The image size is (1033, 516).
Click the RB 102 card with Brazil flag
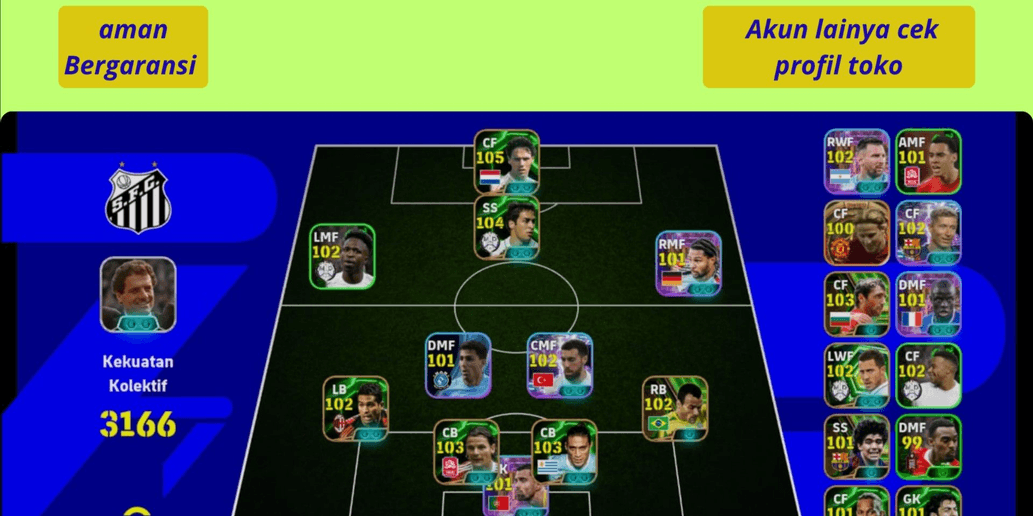point(675,409)
